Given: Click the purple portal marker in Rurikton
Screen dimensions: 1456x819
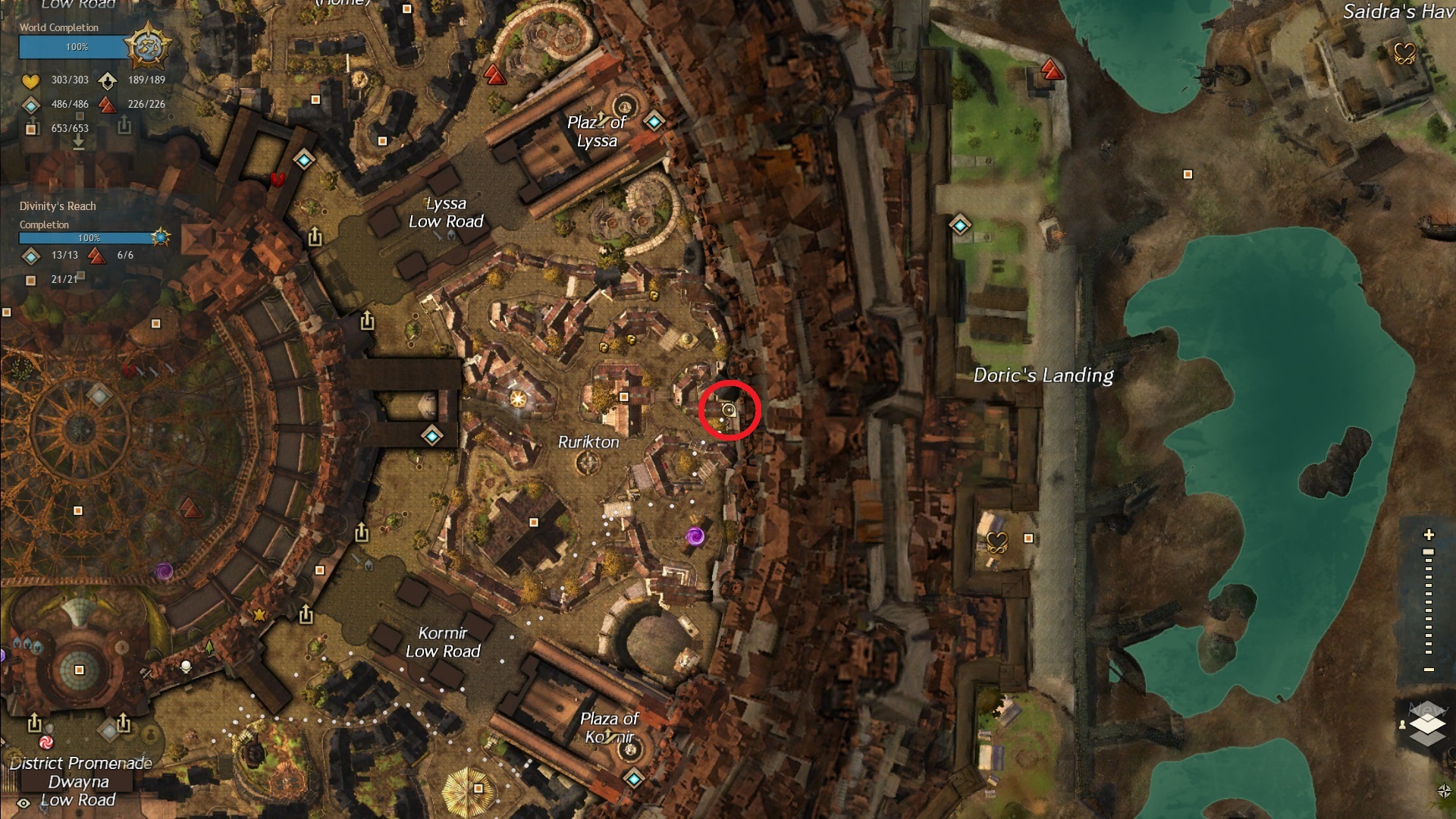Looking at the screenshot, I should pyautogui.click(x=695, y=537).
